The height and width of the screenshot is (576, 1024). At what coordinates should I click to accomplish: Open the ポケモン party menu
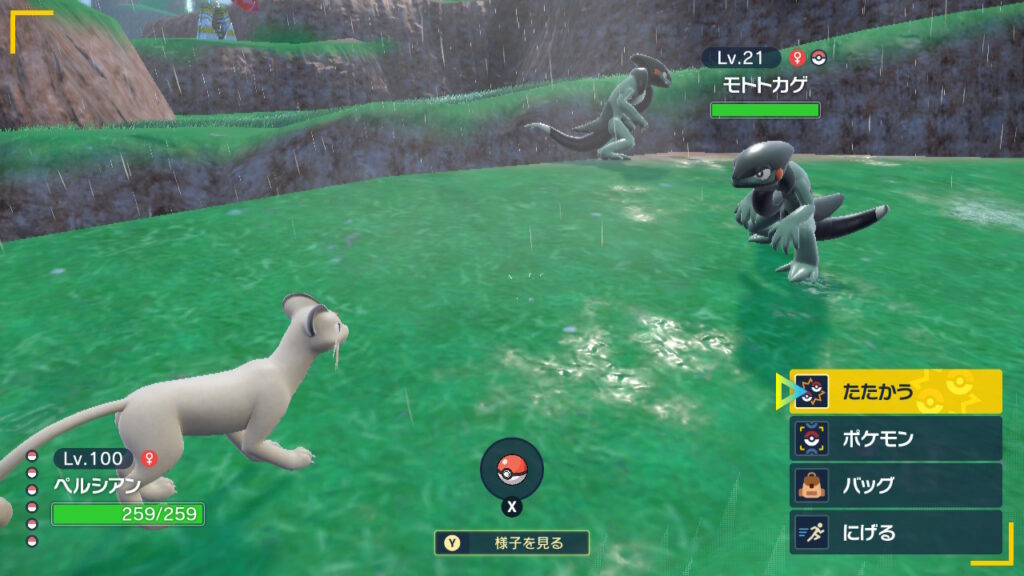(895, 438)
